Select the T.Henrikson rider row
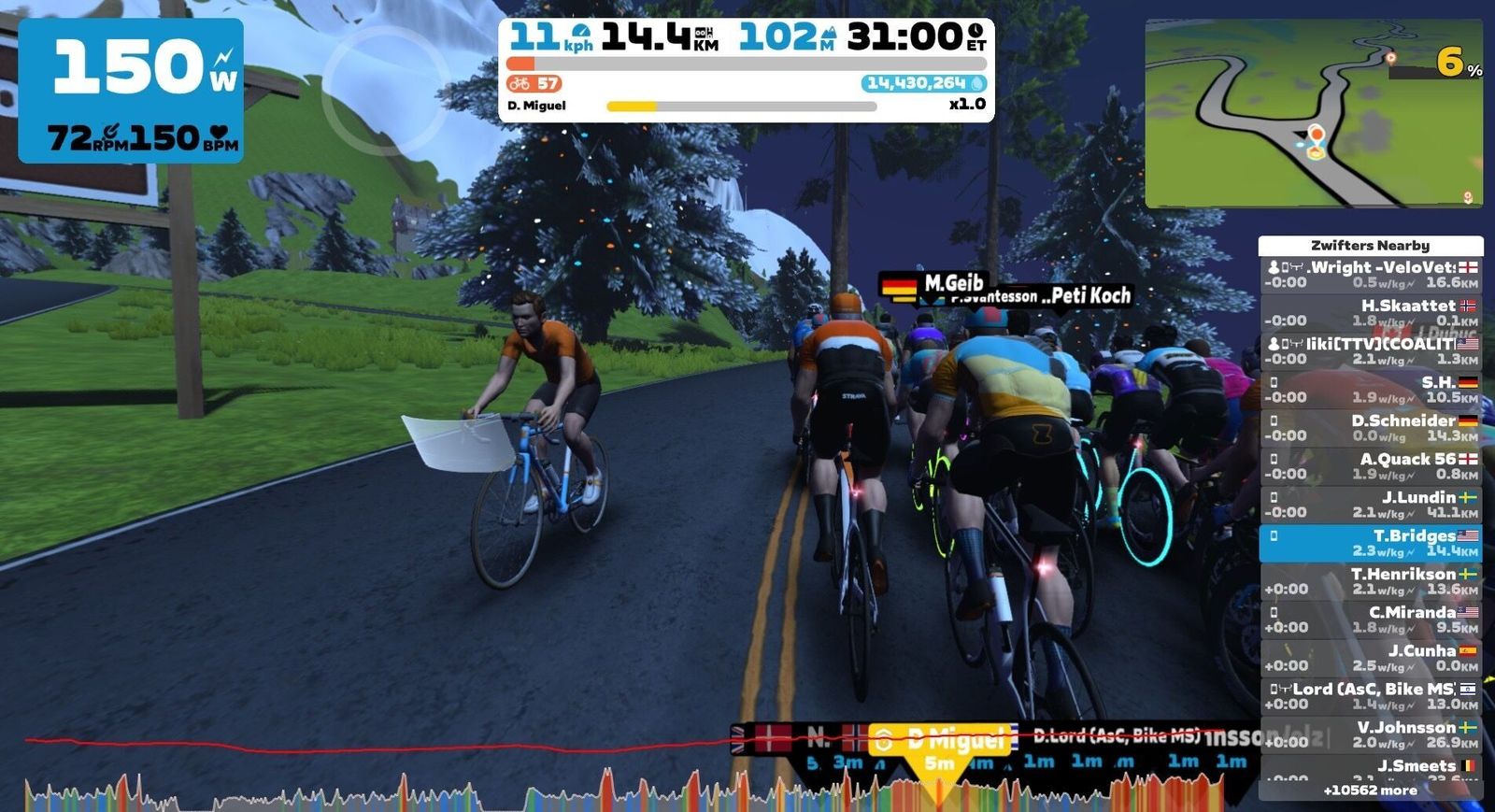 click(1370, 581)
